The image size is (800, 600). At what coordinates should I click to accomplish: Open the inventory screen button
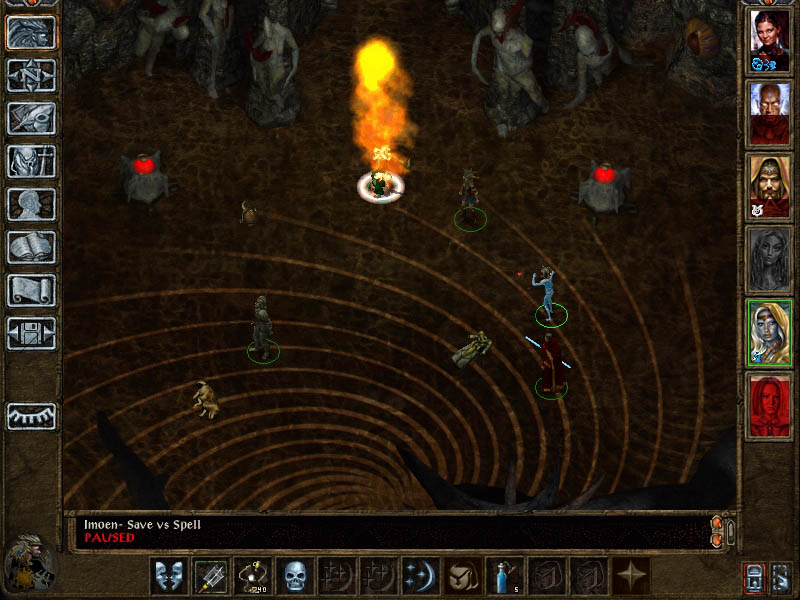point(31,161)
